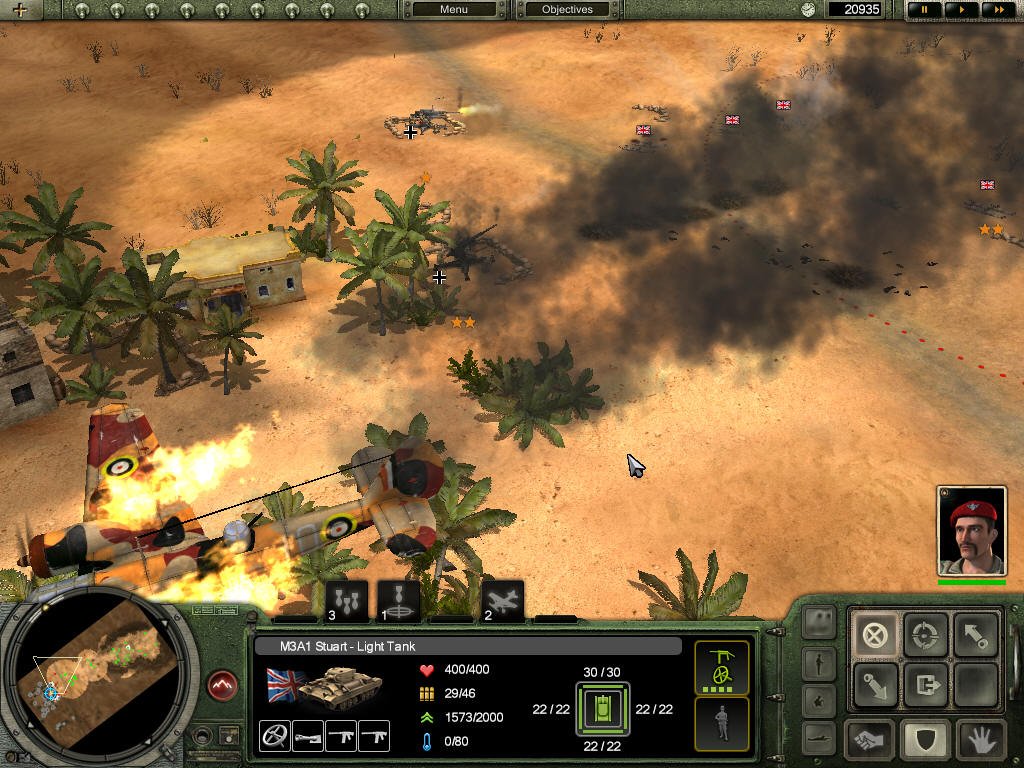
Task: Select the commander portrait with red beret
Action: pyautogui.click(x=970, y=531)
